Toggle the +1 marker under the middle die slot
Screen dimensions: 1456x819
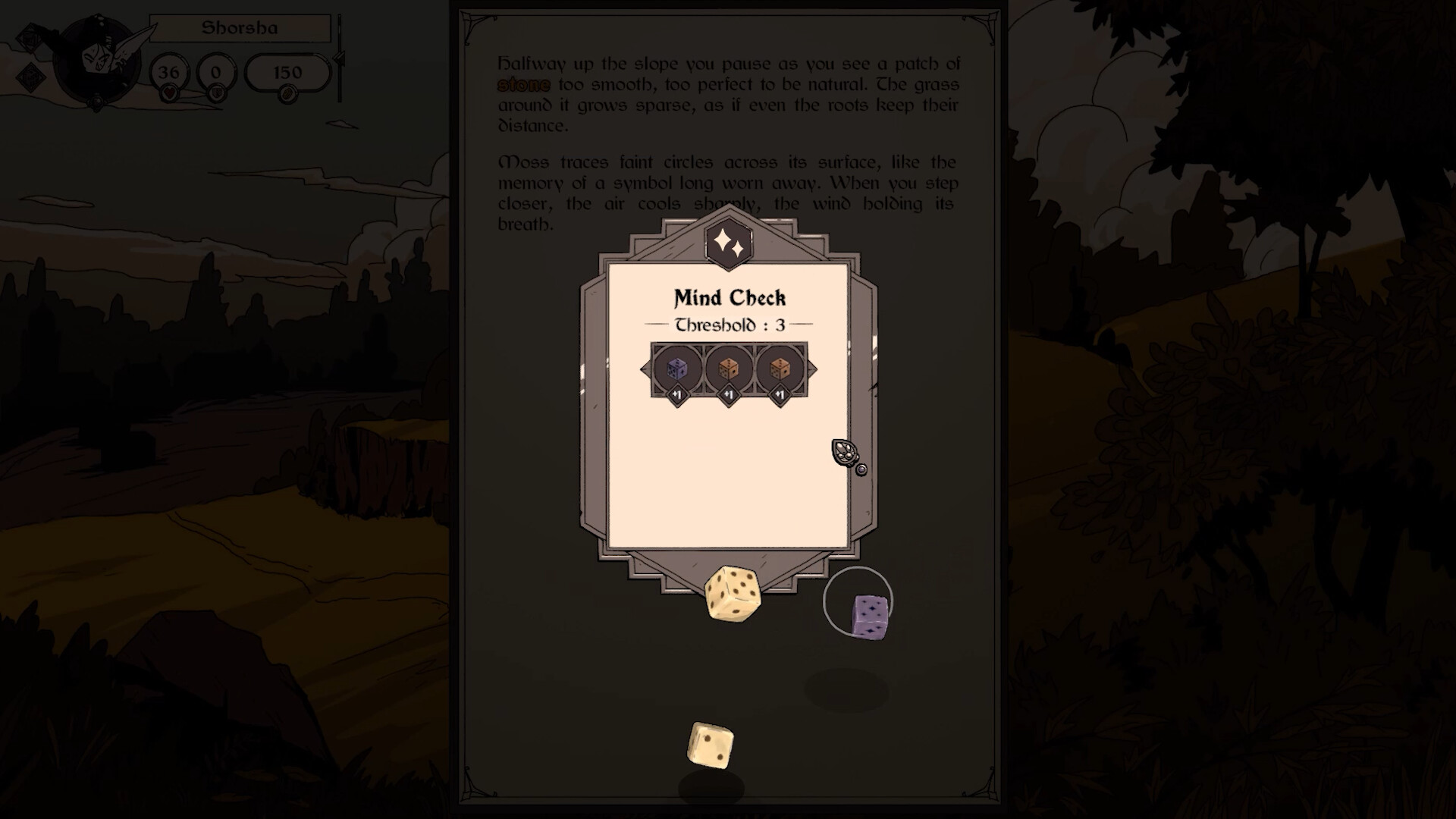tap(729, 395)
